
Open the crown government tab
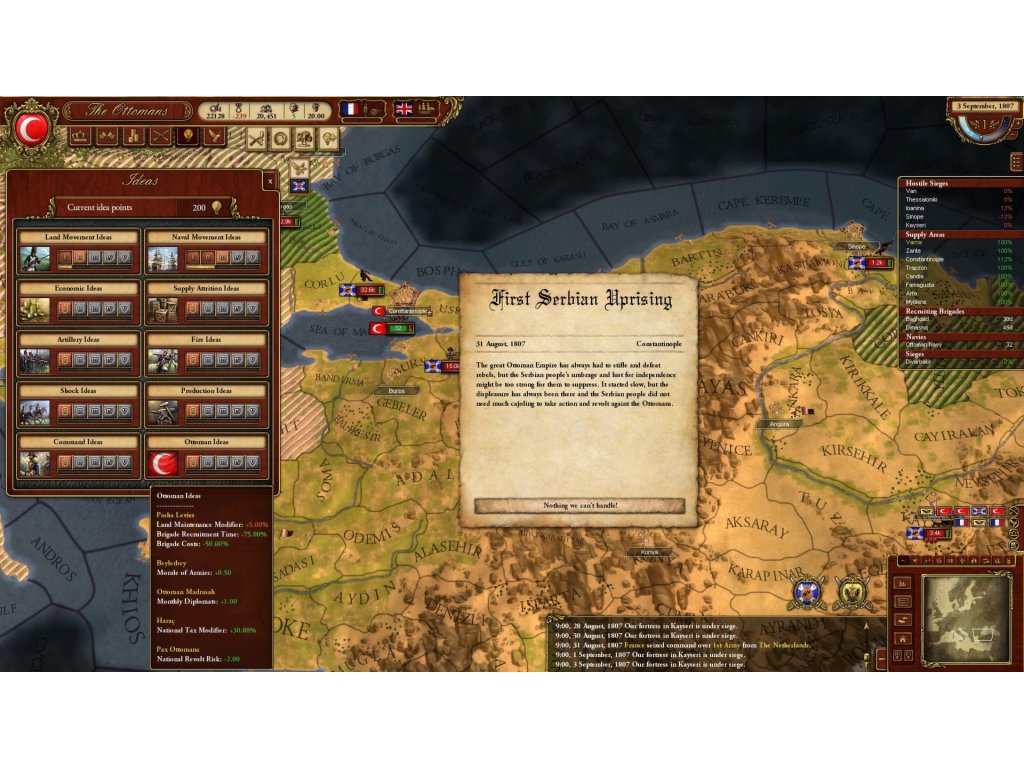tap(81, 137)
